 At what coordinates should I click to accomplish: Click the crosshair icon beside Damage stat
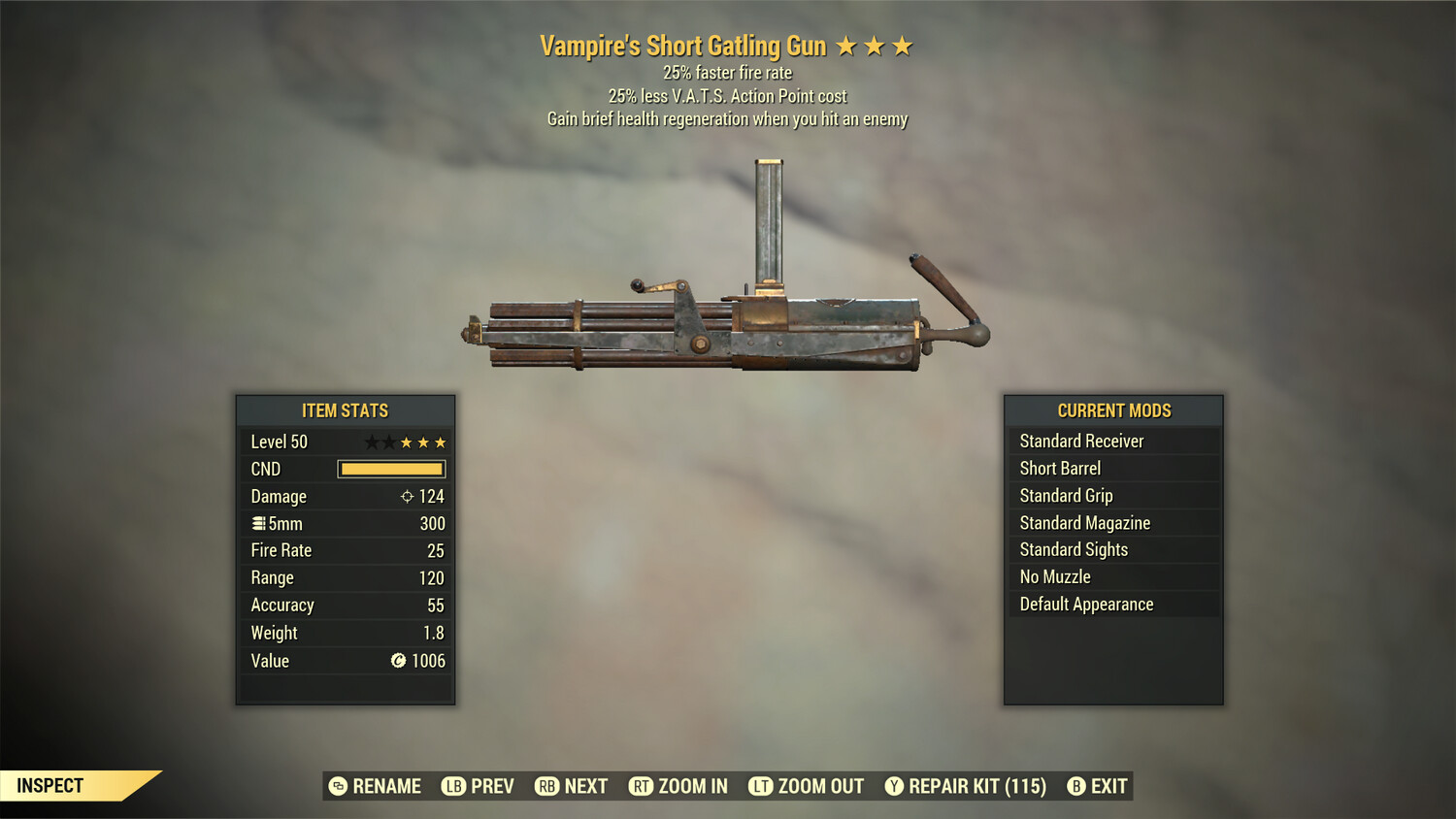[406, 496]
